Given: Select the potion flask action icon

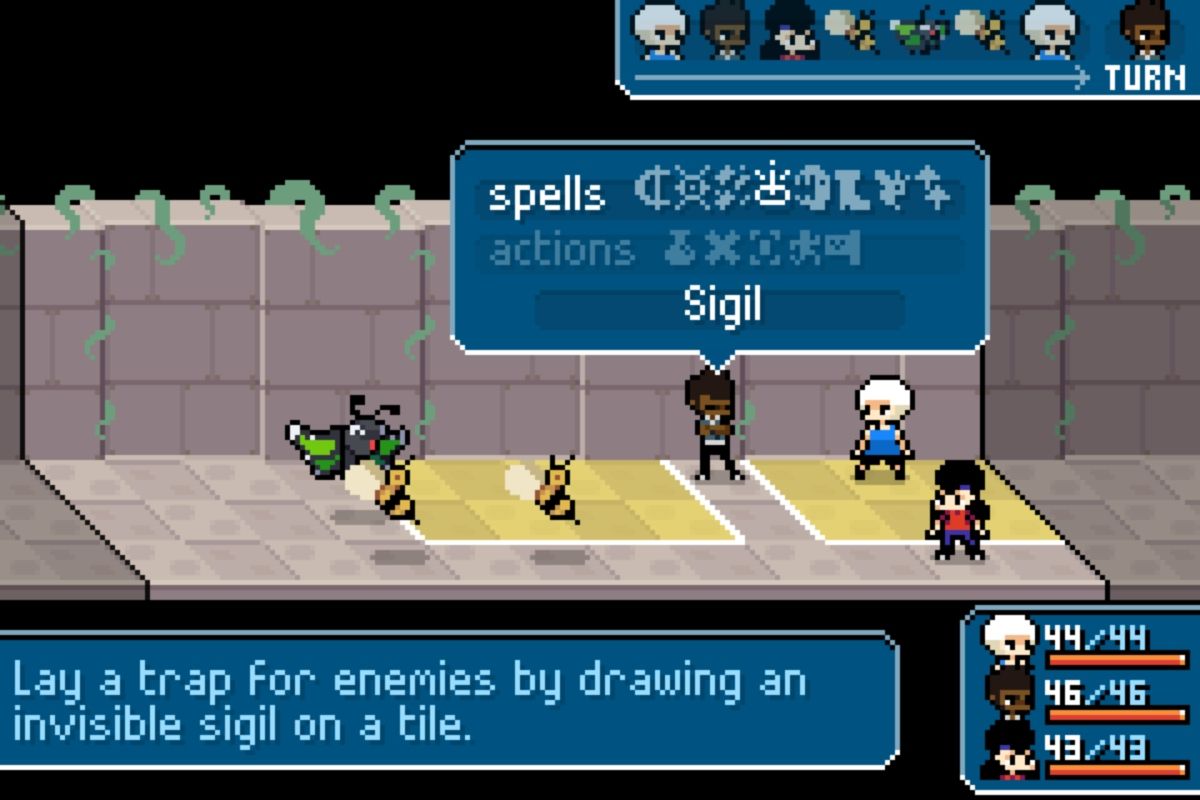Looking at the screenshot, I should pos(678,250).
